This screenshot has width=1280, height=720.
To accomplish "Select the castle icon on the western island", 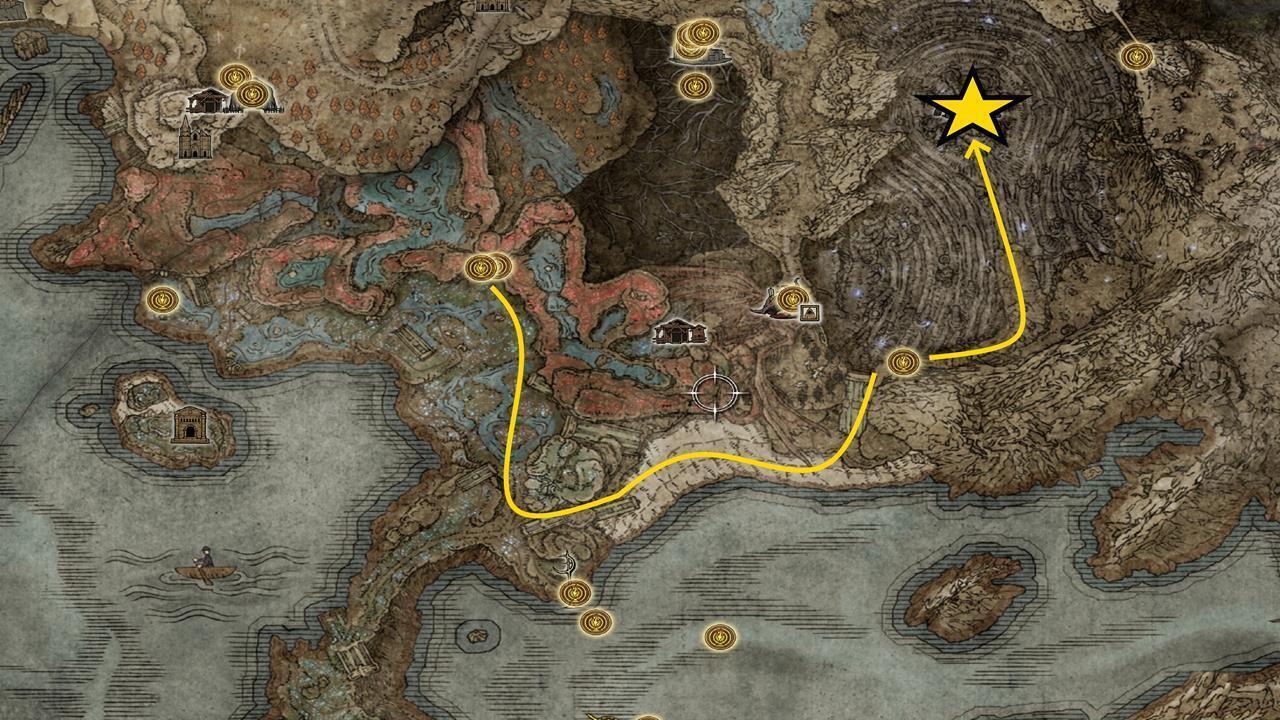I will pos(190,424).
